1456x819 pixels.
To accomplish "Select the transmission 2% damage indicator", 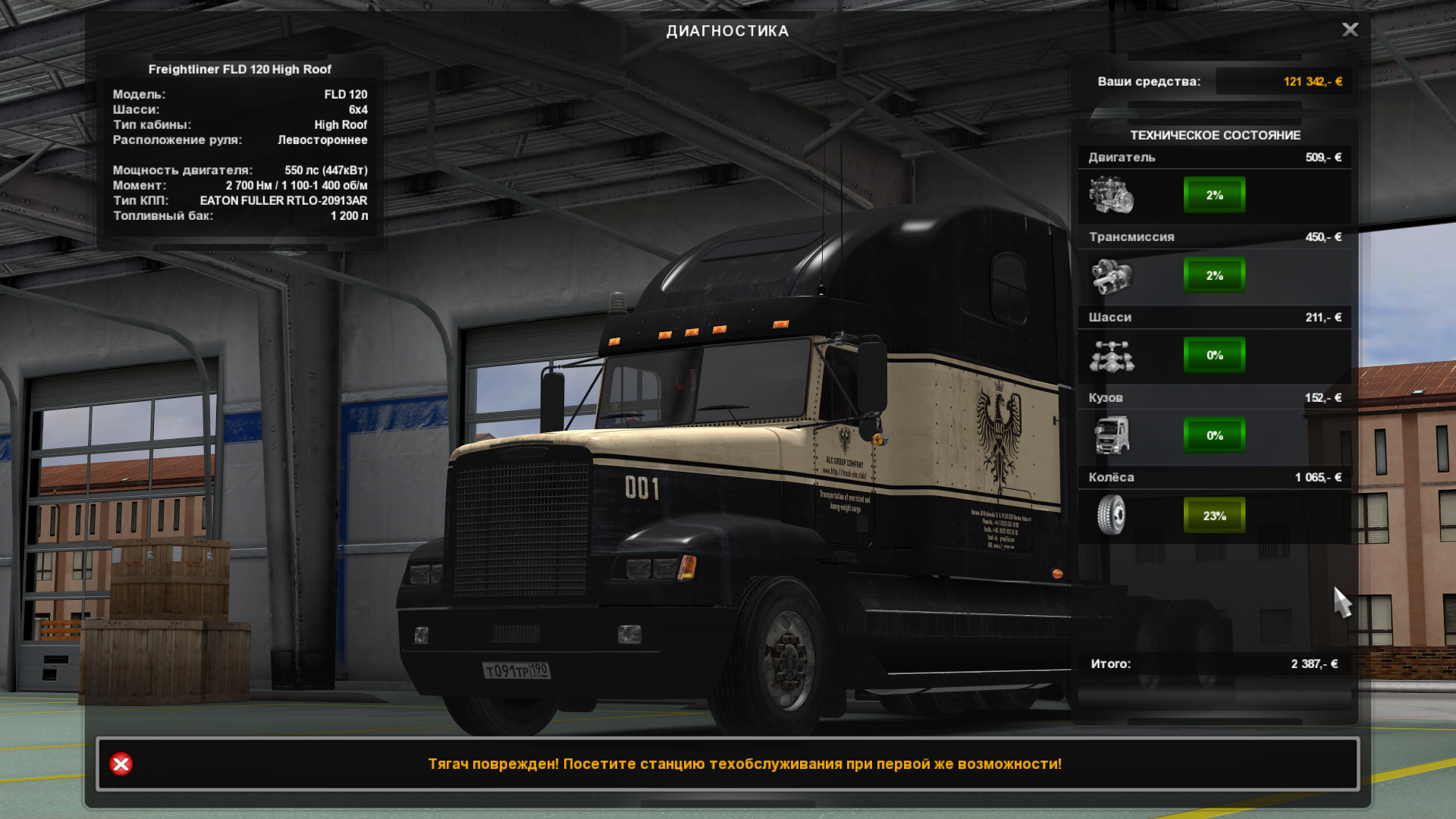I will point(1214,275).
